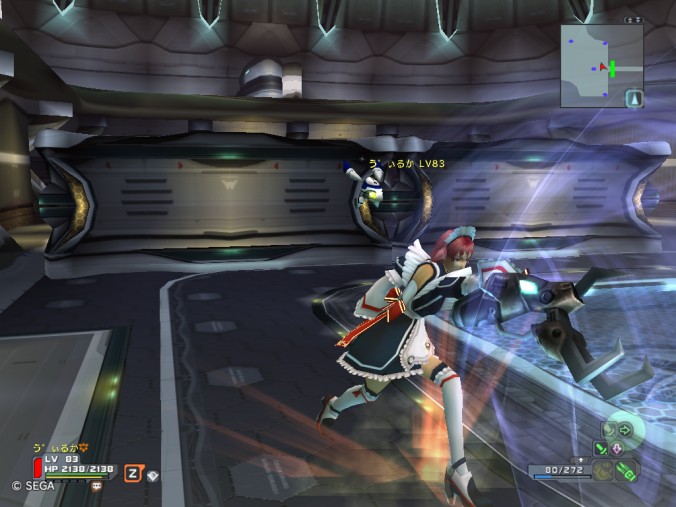
Task: Select the green door marker on the minimap
Action: [610, 68]
